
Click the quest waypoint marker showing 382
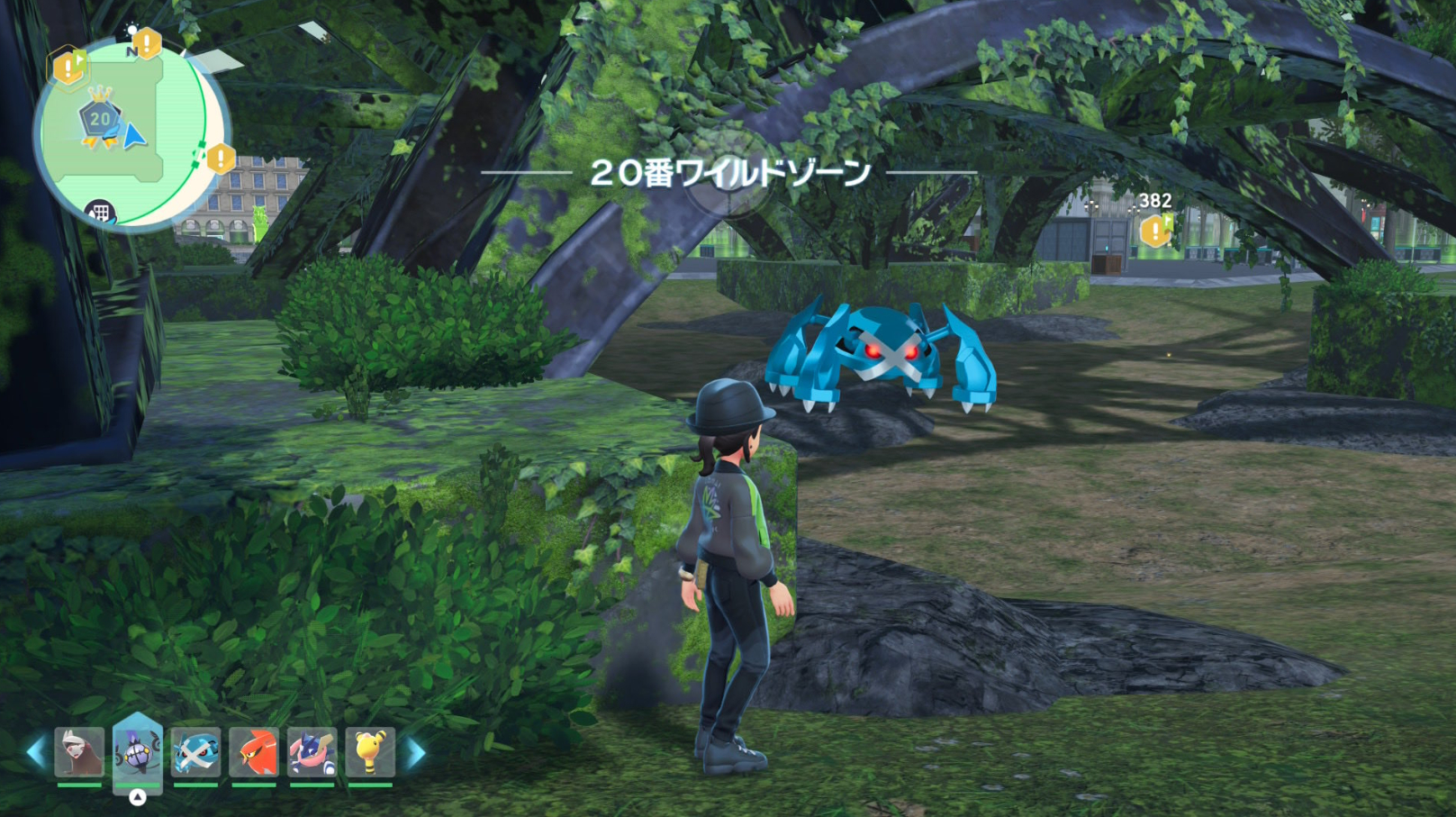point(1155,231)
